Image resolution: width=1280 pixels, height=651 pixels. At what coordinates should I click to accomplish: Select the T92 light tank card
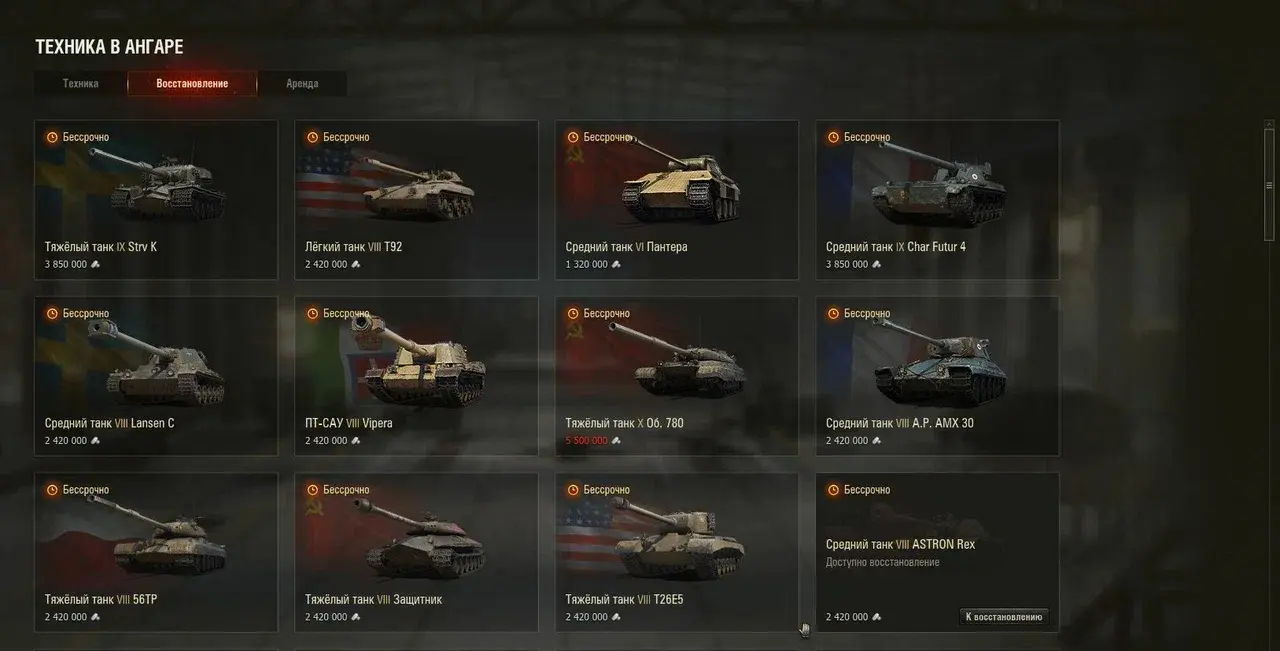click(x=416, y=200)
